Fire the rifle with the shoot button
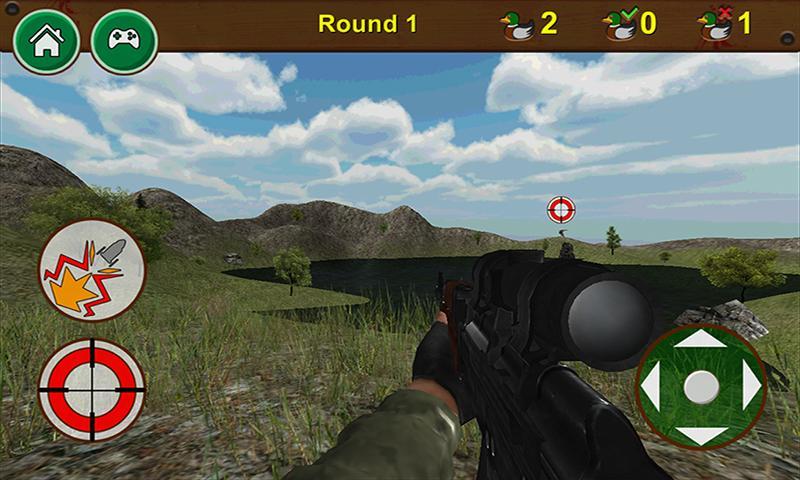Viewport: 800px width, 480px height. pos(92,271)
